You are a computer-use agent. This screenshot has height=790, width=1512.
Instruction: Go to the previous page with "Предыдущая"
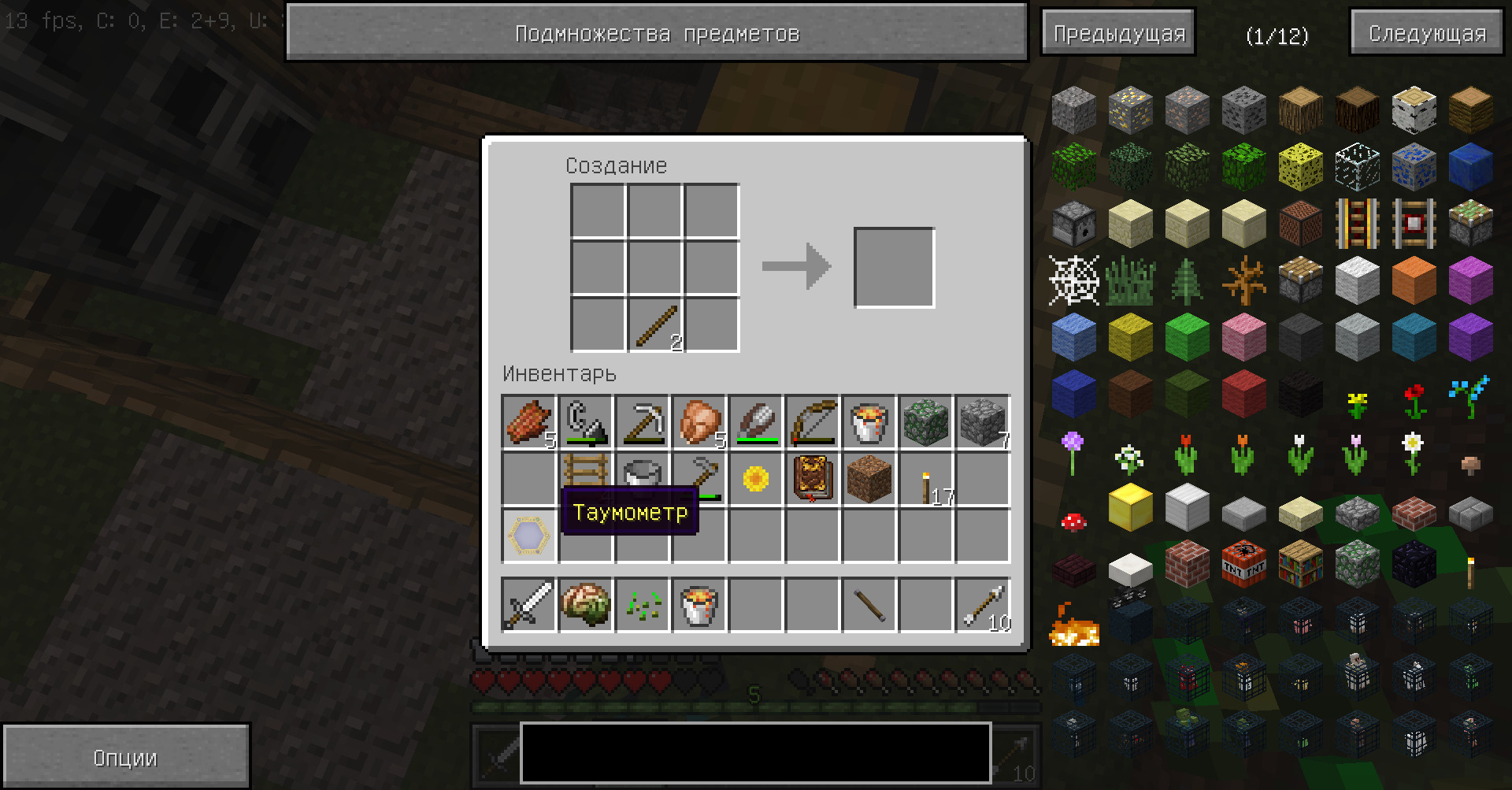coord(1118,33)
